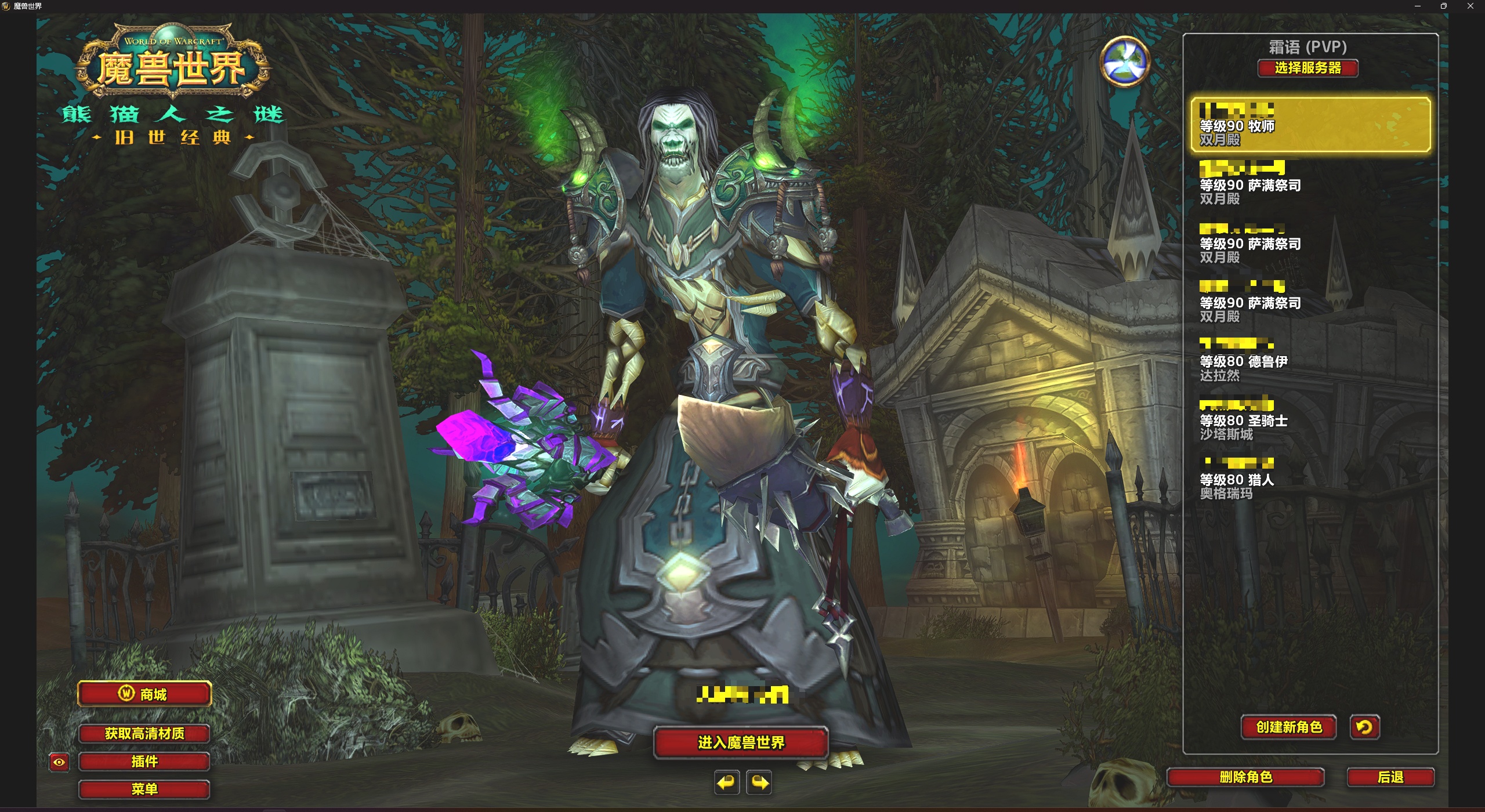Enter the world with 进入魔兽世界 button
The height and width of the screenshot is (812, 1485).
click(741, 742)
